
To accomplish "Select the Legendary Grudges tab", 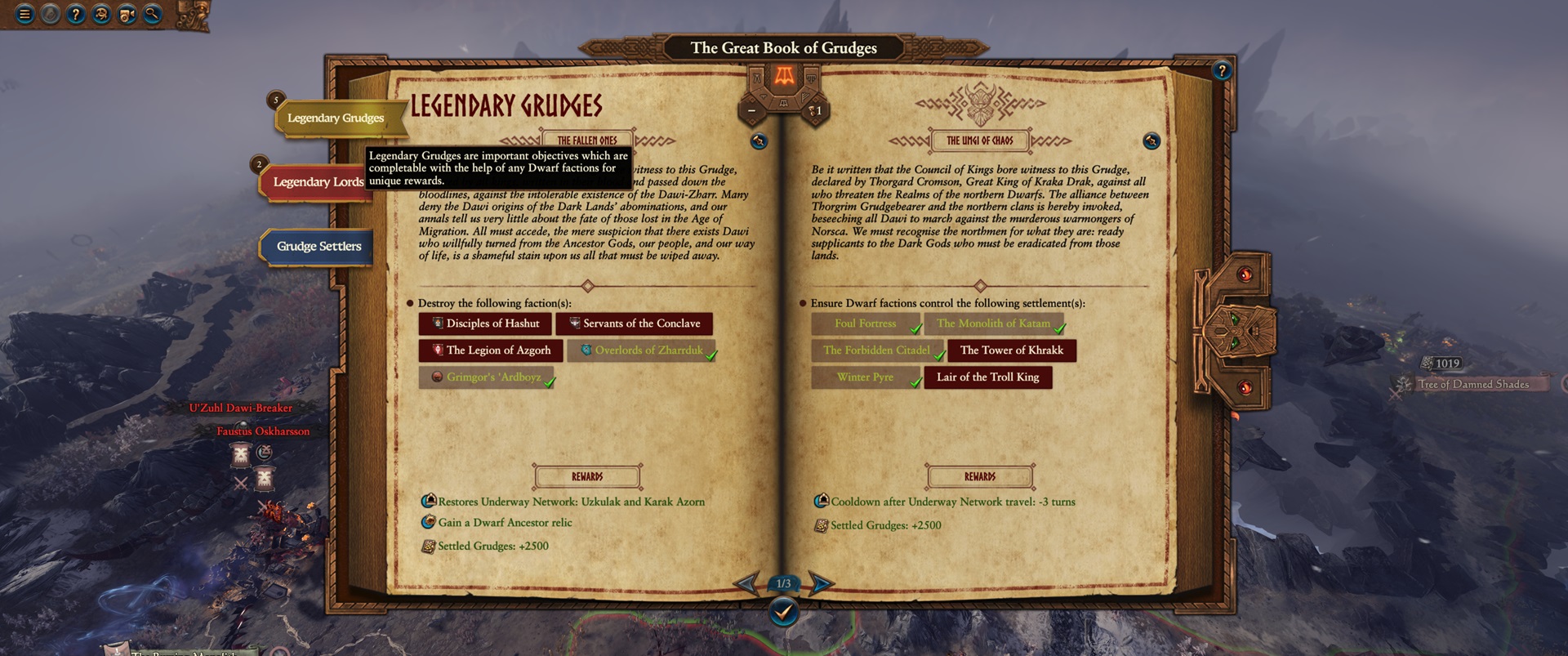I will [x=336, y=118].
